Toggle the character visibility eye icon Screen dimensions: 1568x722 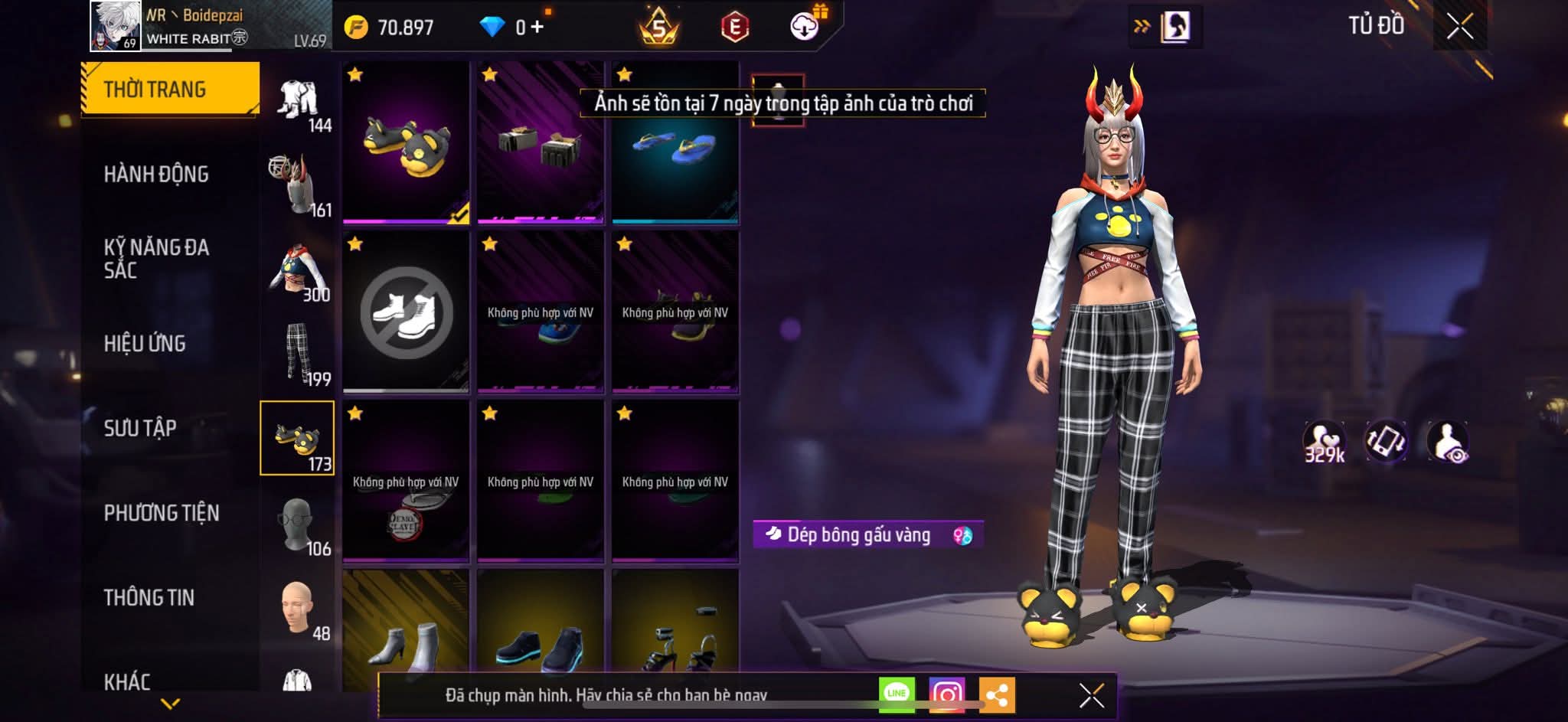pos(1448,443)
